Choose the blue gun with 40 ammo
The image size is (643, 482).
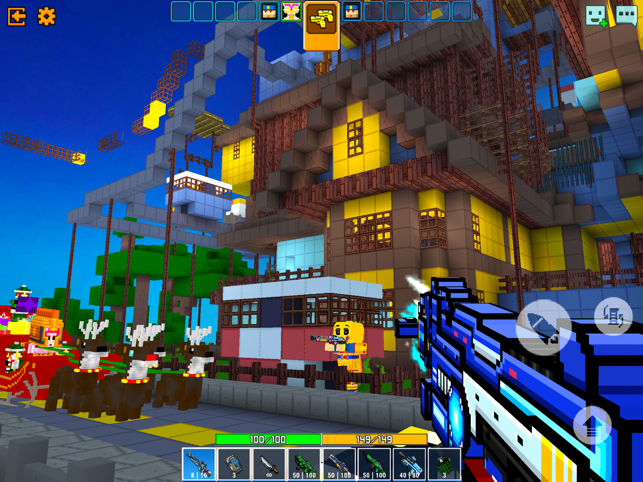click(409, 464)
